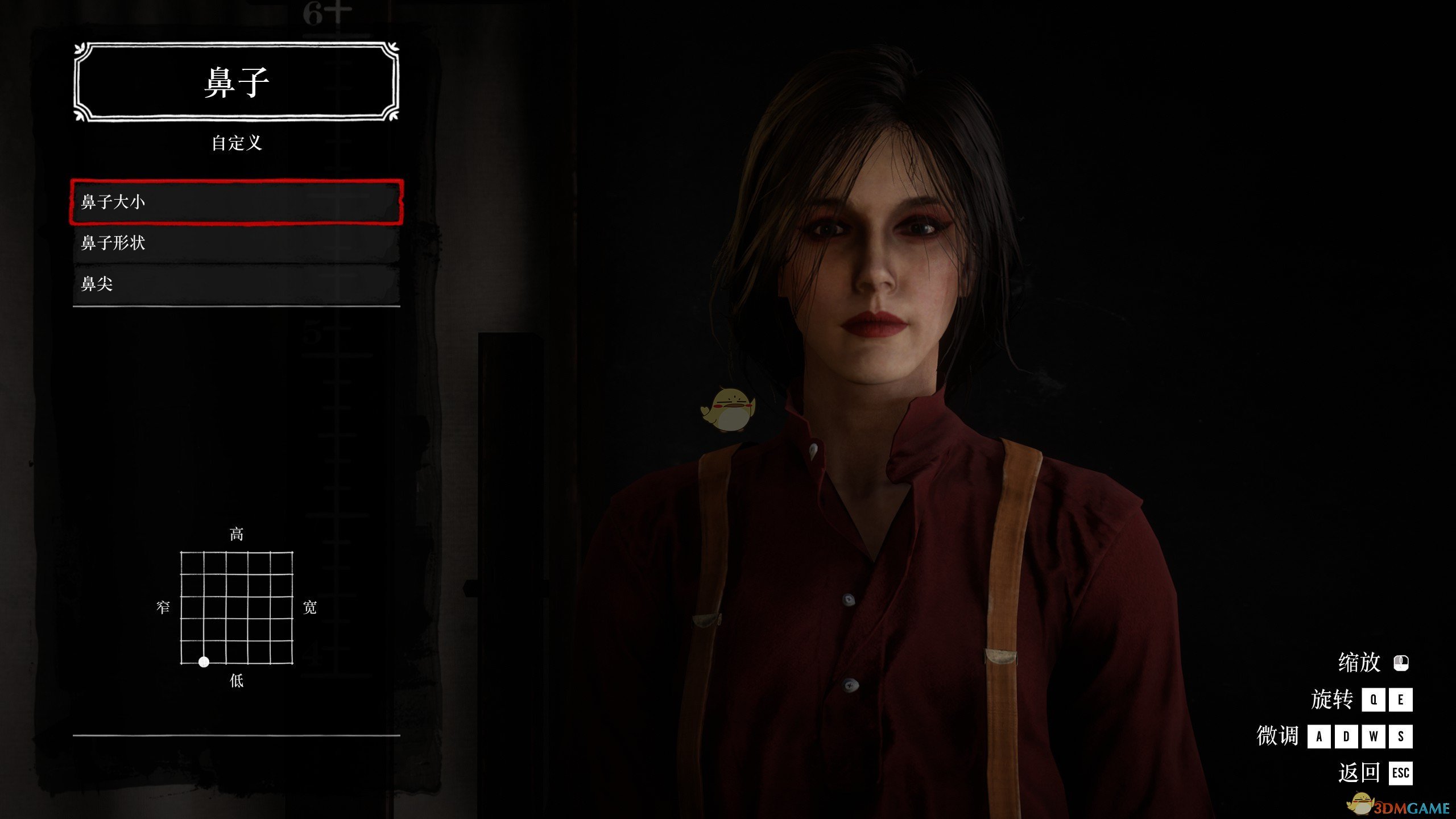Viewport: 1456px width, 819px height.
Task: Choose the 鼻子形状 nose shape entry
Action: 236,243
